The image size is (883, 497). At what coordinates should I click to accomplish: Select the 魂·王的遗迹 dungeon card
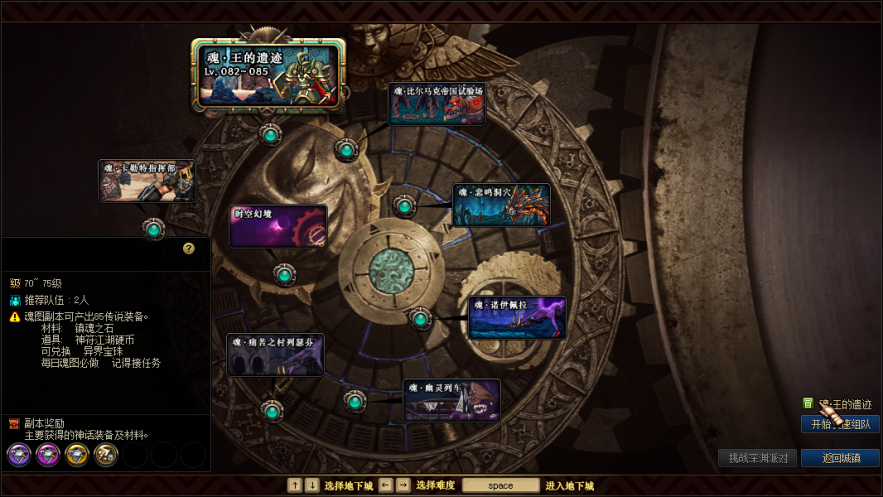coord(267,74)
